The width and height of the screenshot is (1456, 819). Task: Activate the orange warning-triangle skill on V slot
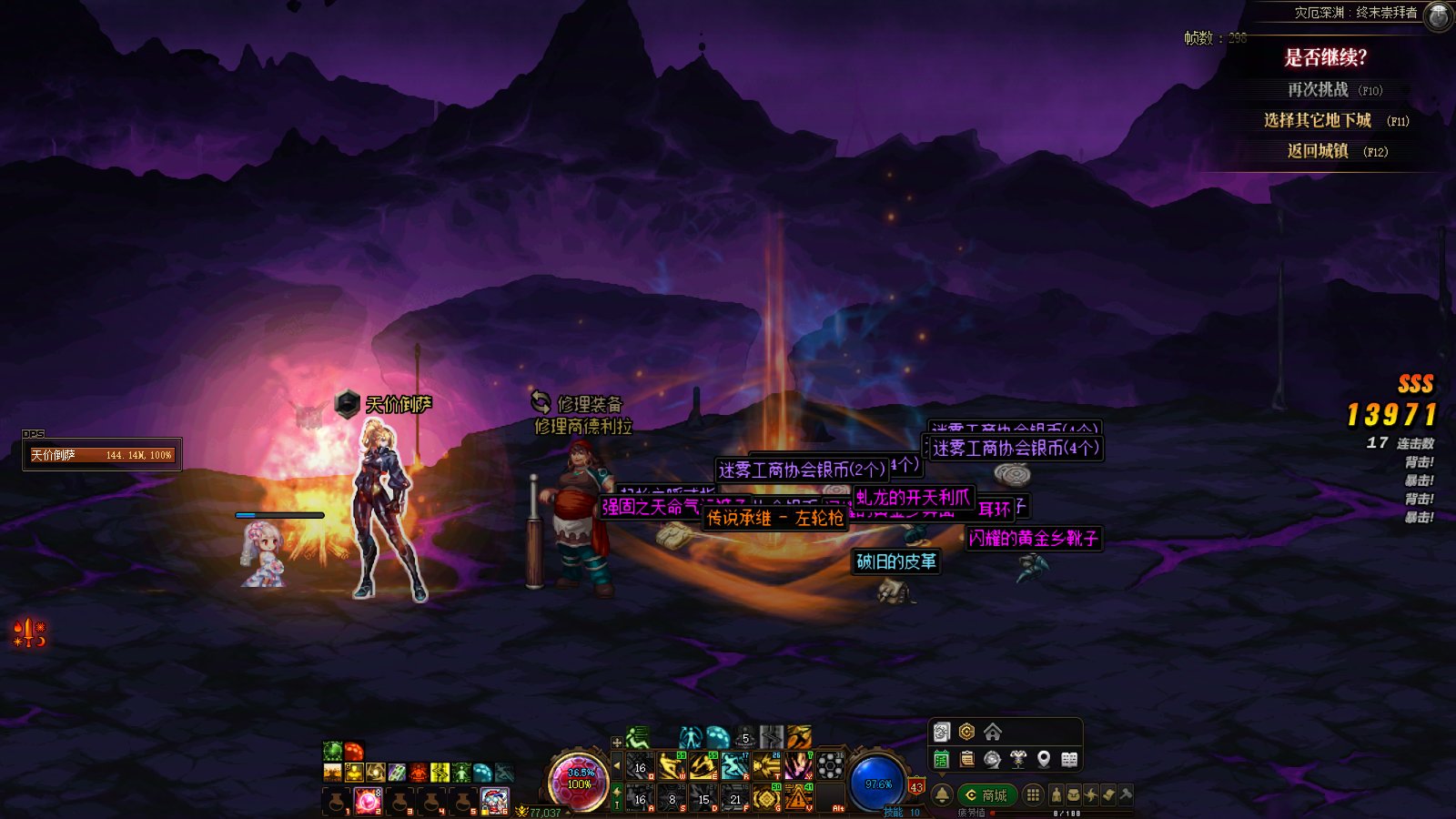[798, 798]
